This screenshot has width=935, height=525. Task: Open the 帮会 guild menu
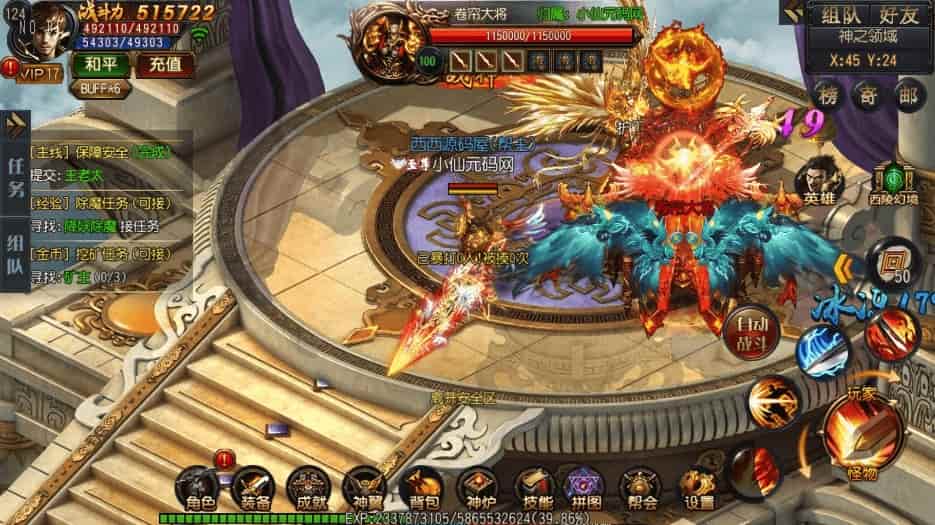tap(640, 489)
